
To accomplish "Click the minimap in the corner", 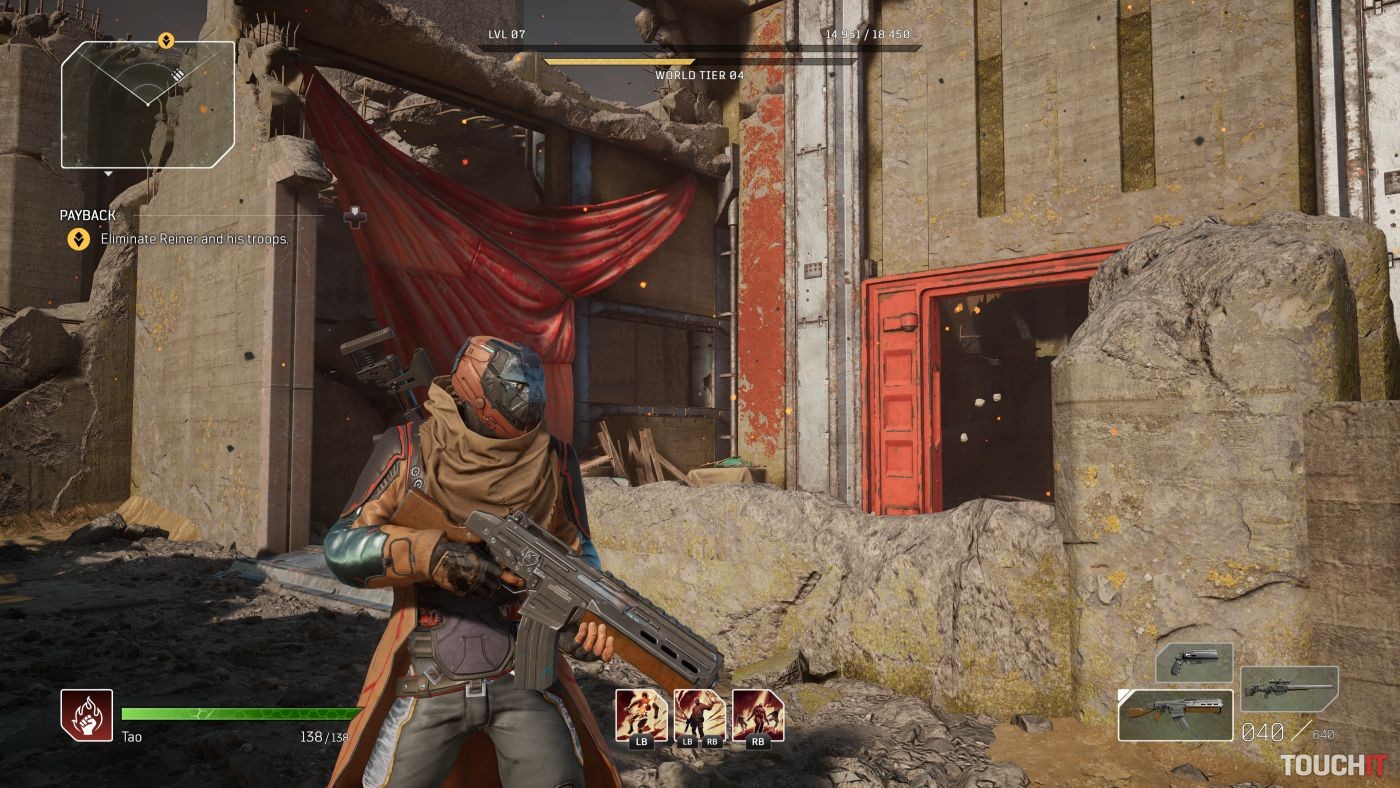I will pos(148,104).
